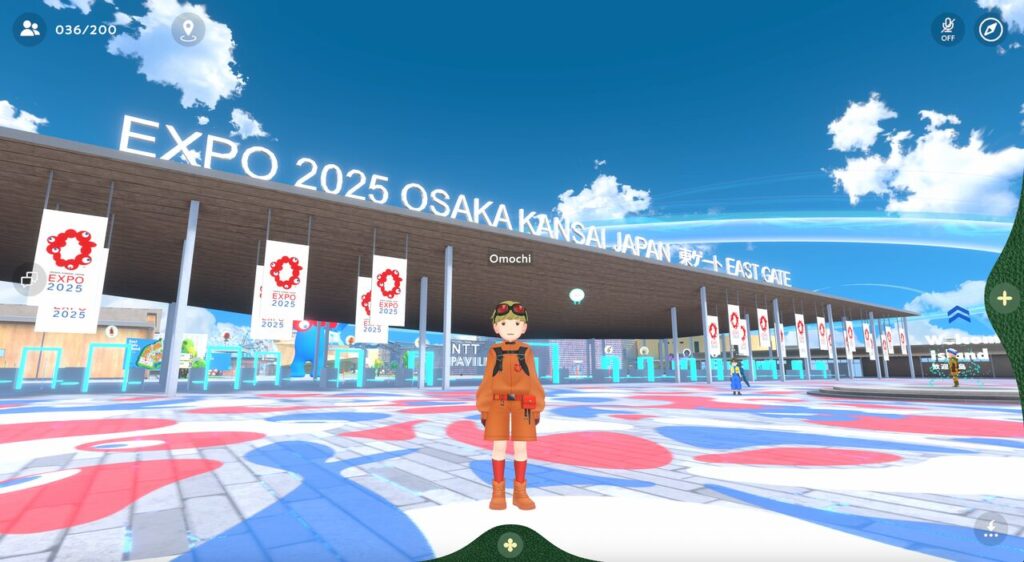Expand the green plus menu button

(1004, 298)
